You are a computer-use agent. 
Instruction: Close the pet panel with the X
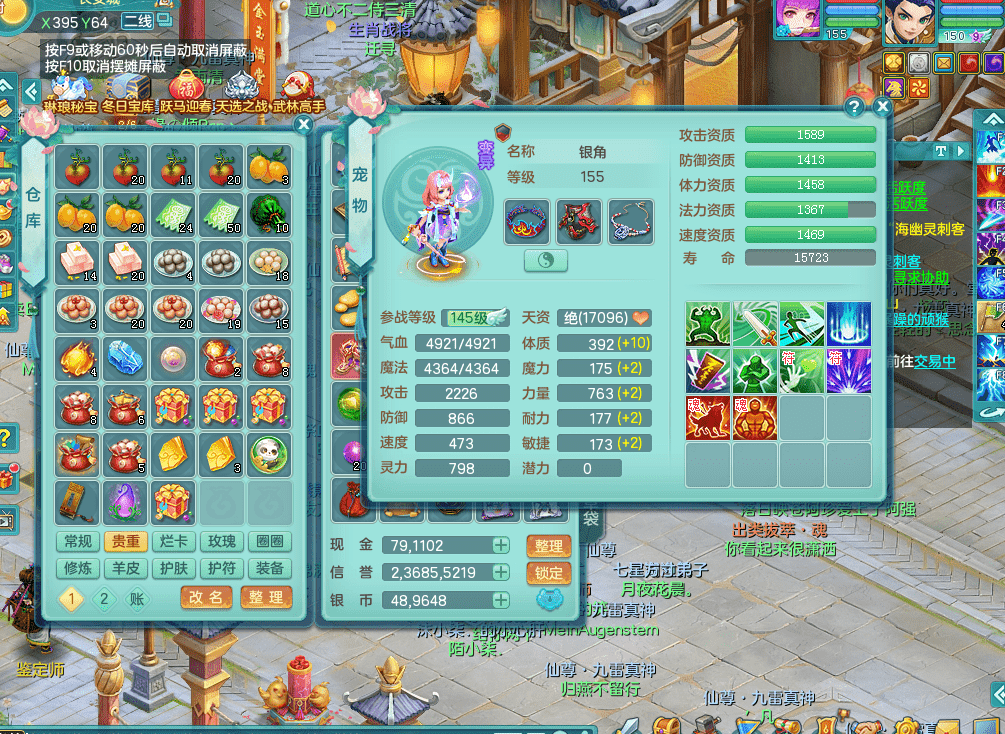point(882,106)
